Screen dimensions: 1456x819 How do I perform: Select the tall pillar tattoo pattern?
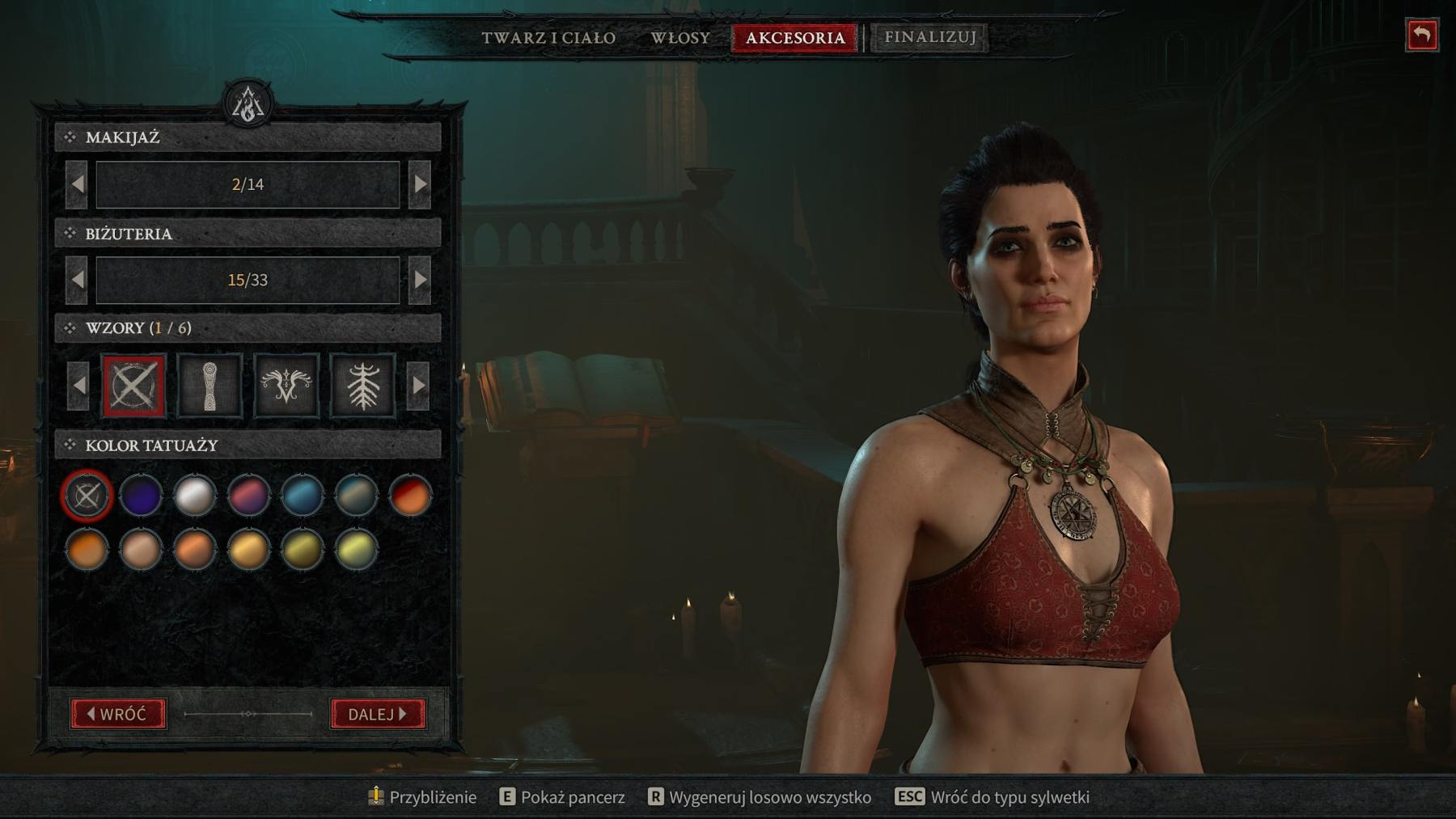click(x=210, y=386)
